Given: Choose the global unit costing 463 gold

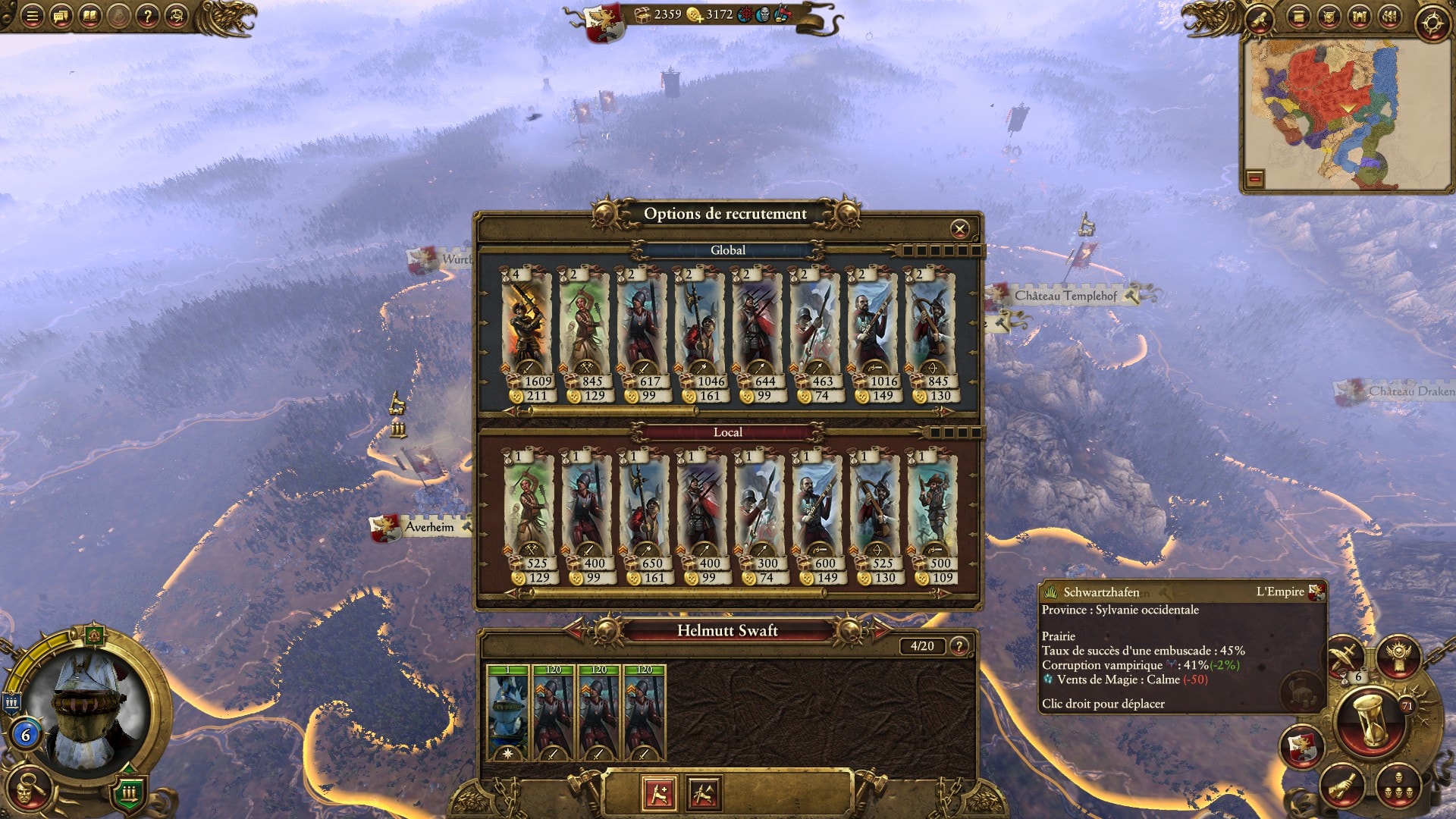Looking at the screenshot, I should tap(815, 326).
